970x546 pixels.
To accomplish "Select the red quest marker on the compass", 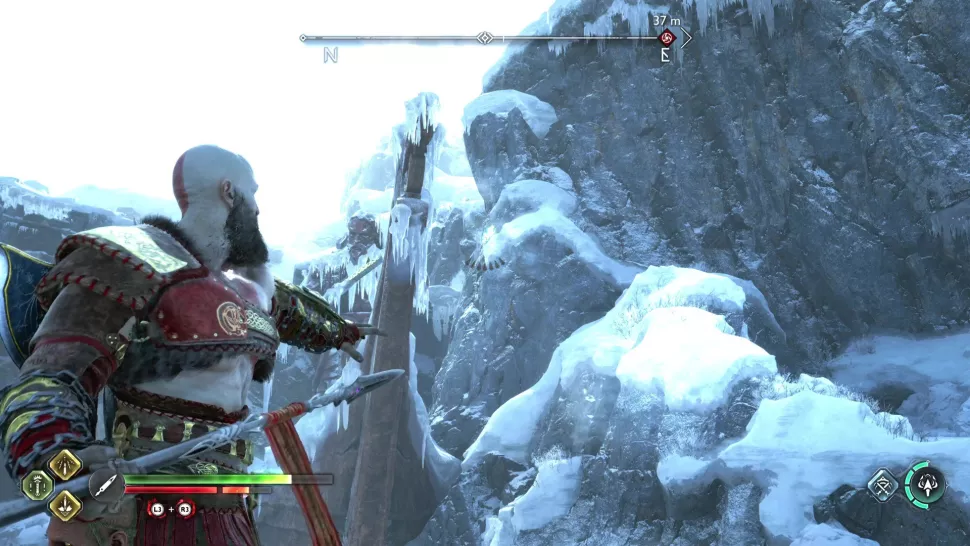I will click(667, 39).
